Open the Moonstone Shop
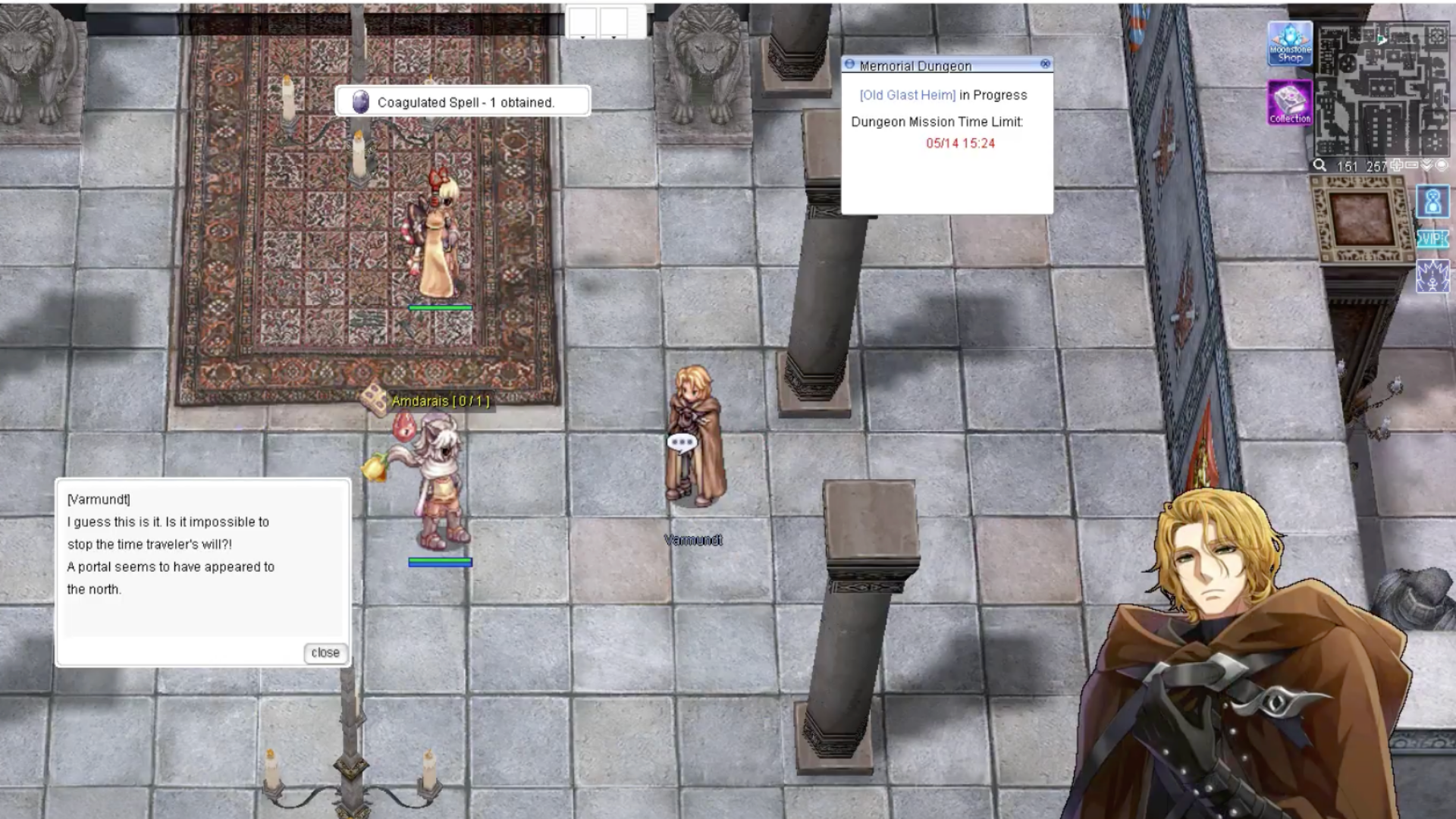 click(1289, 45)
